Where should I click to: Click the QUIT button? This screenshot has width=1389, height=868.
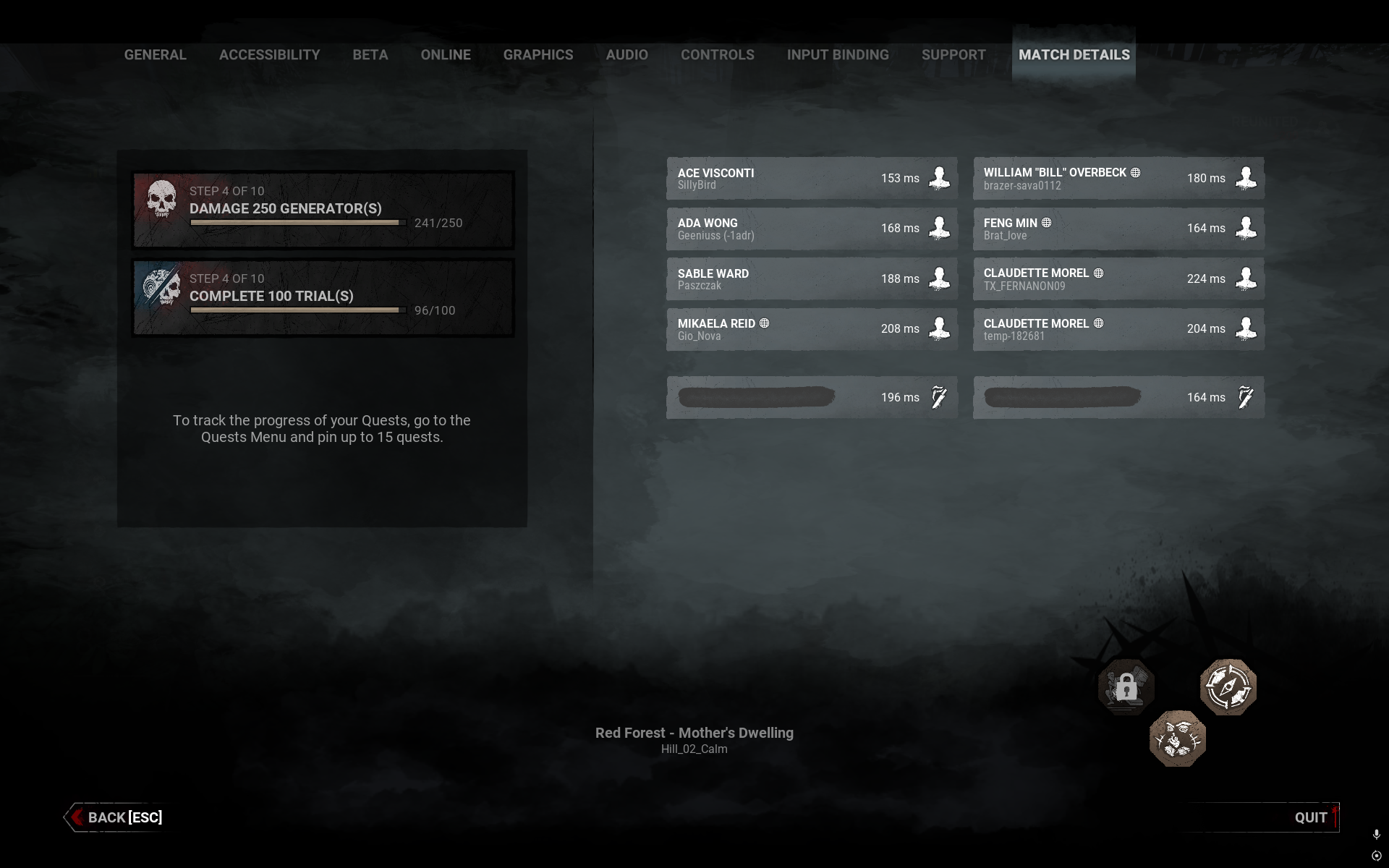[1312, 817]
